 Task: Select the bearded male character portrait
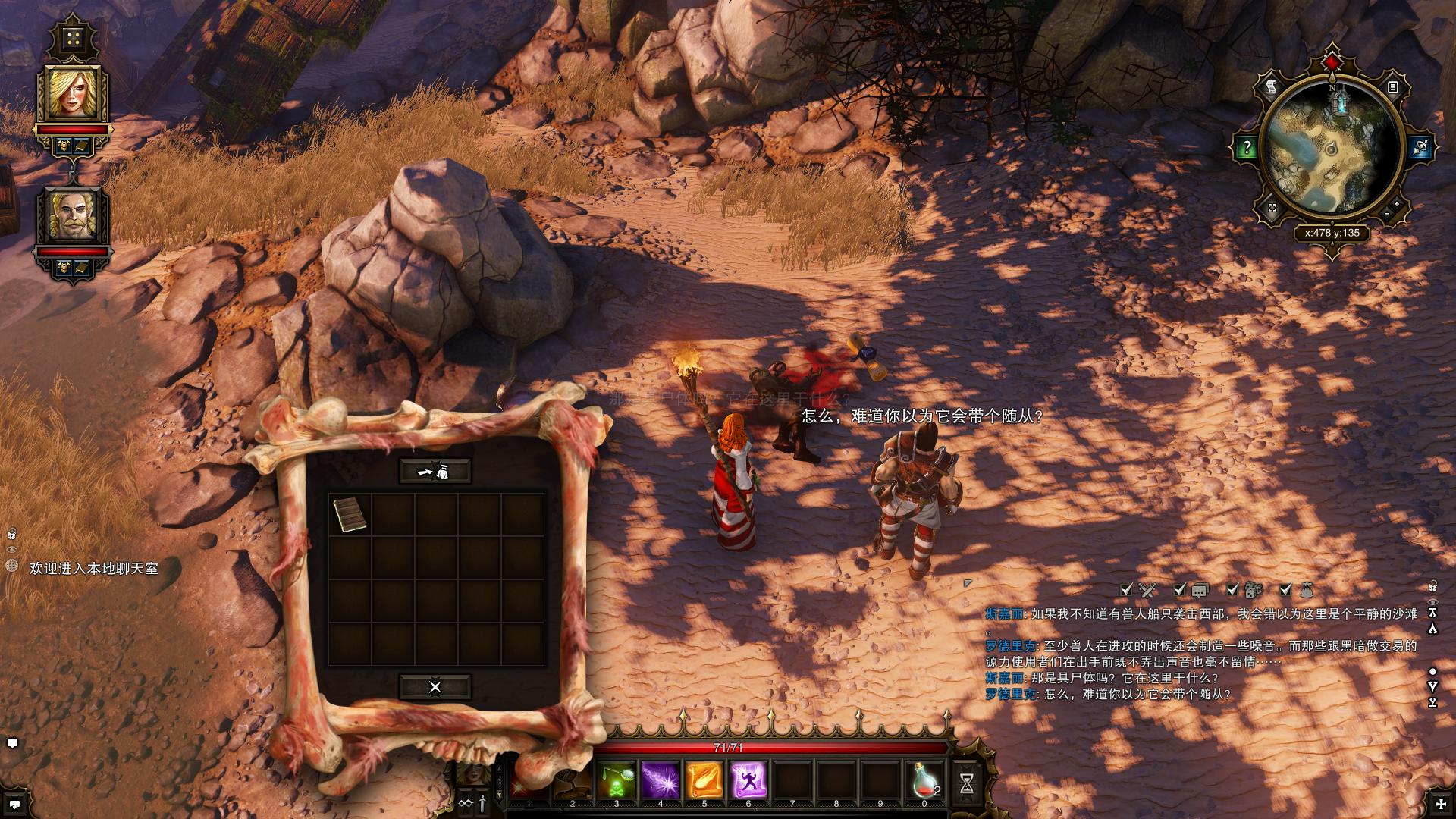pos(73,215)
